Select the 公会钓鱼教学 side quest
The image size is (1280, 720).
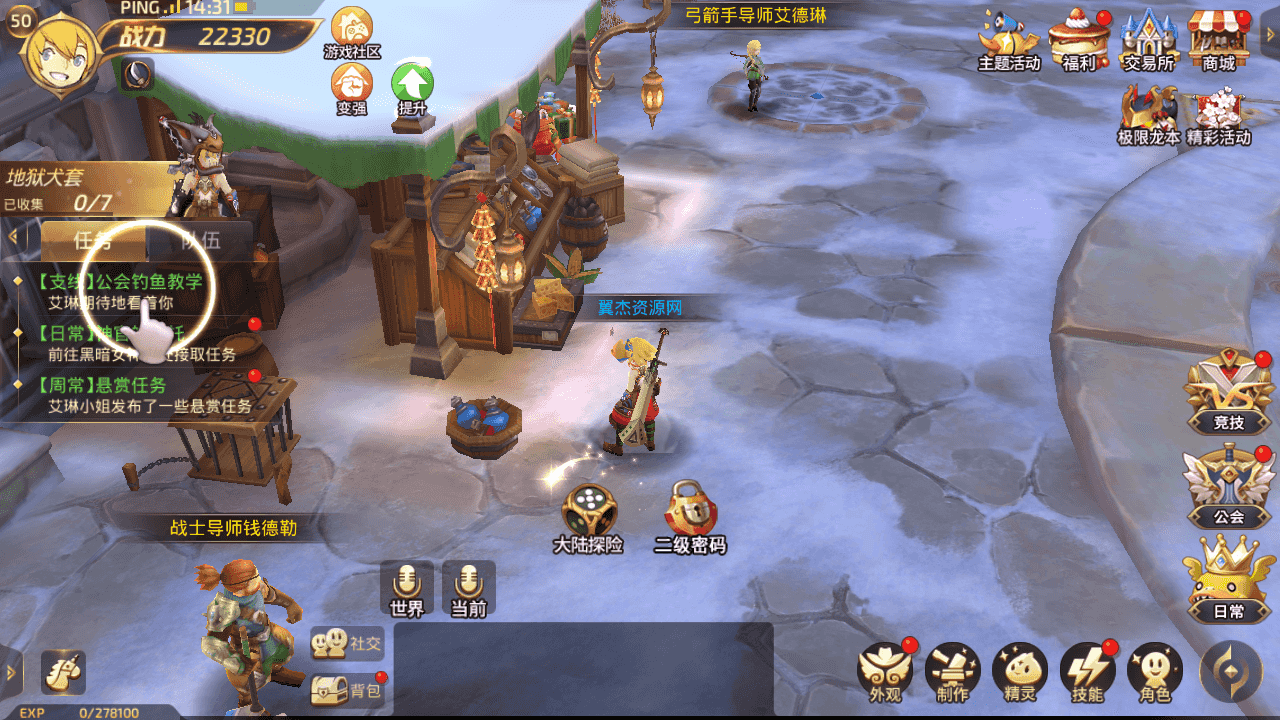pyautogui.click(x=120, y=291)
